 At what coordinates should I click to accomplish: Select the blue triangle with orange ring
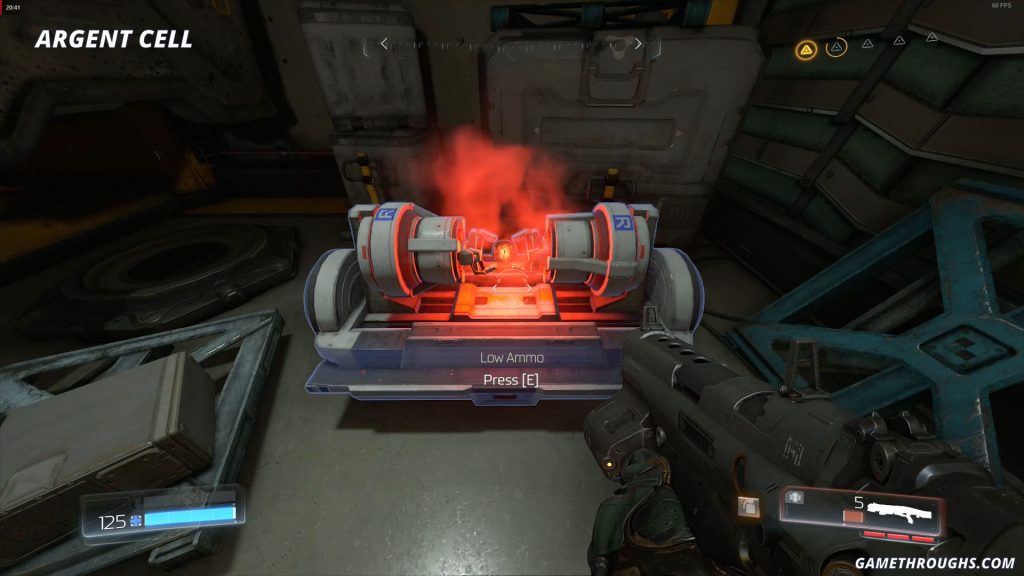coord(837,46)
